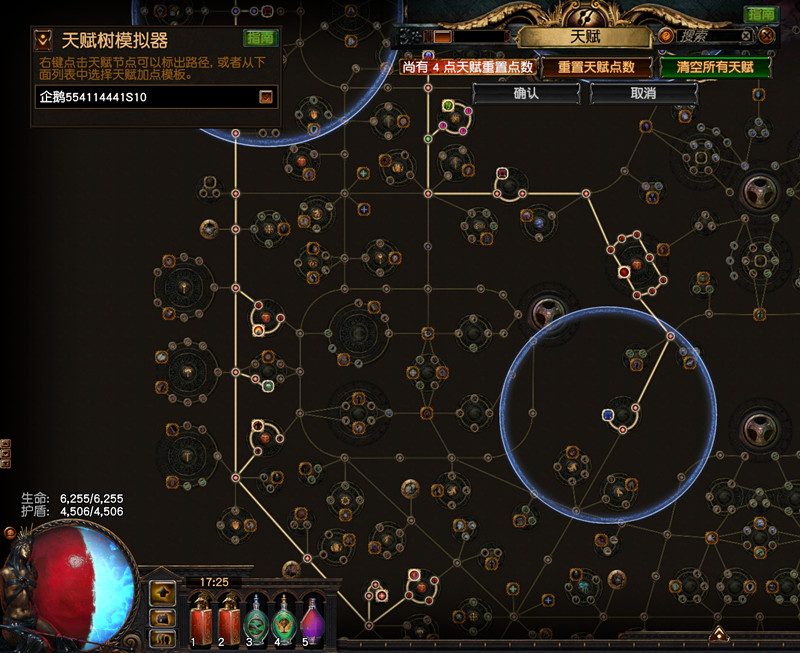Viewport: 800px width, 653px height.
Task: Click the 指南 guide button at top right
Action: pos(760,14)
